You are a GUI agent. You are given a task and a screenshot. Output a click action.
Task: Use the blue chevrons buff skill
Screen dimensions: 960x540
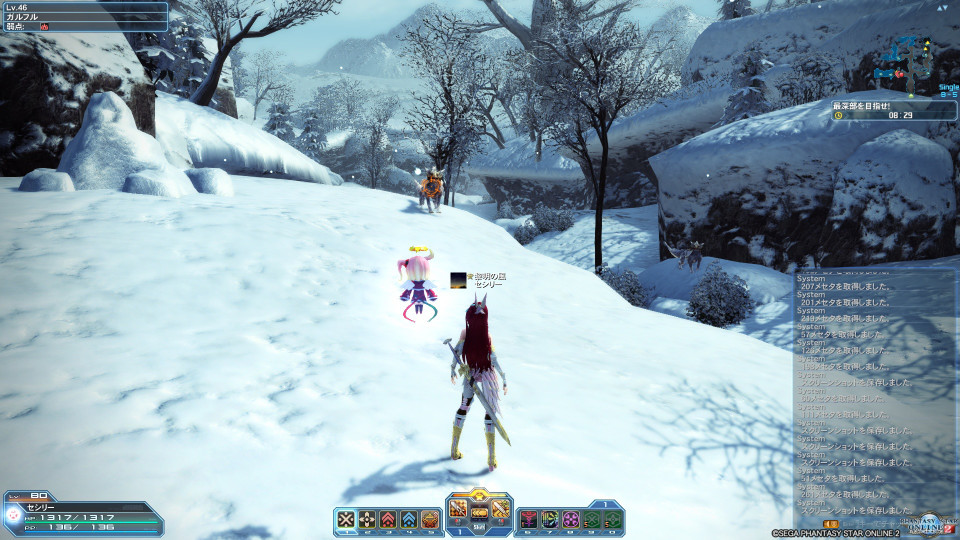click(409, 519)
